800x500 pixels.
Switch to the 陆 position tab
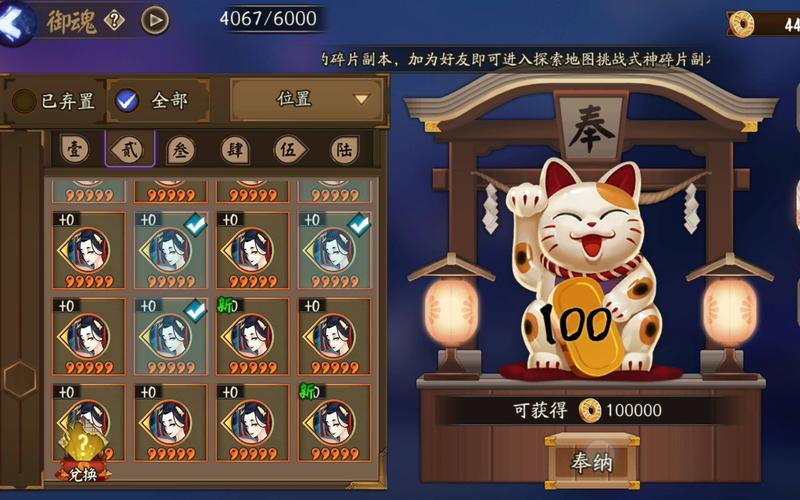[344, 150]
